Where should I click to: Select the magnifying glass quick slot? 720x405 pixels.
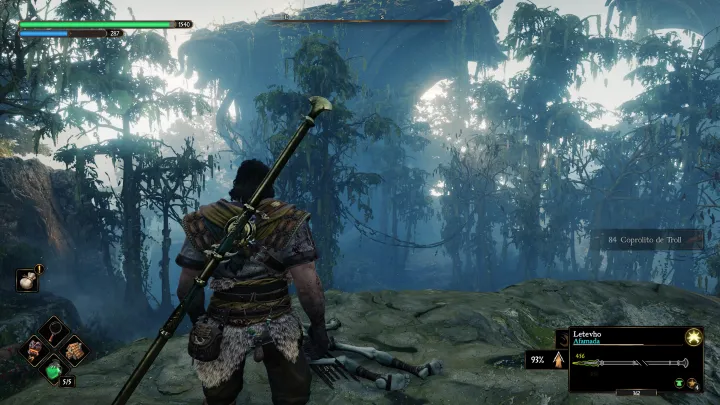click(52, 327)
